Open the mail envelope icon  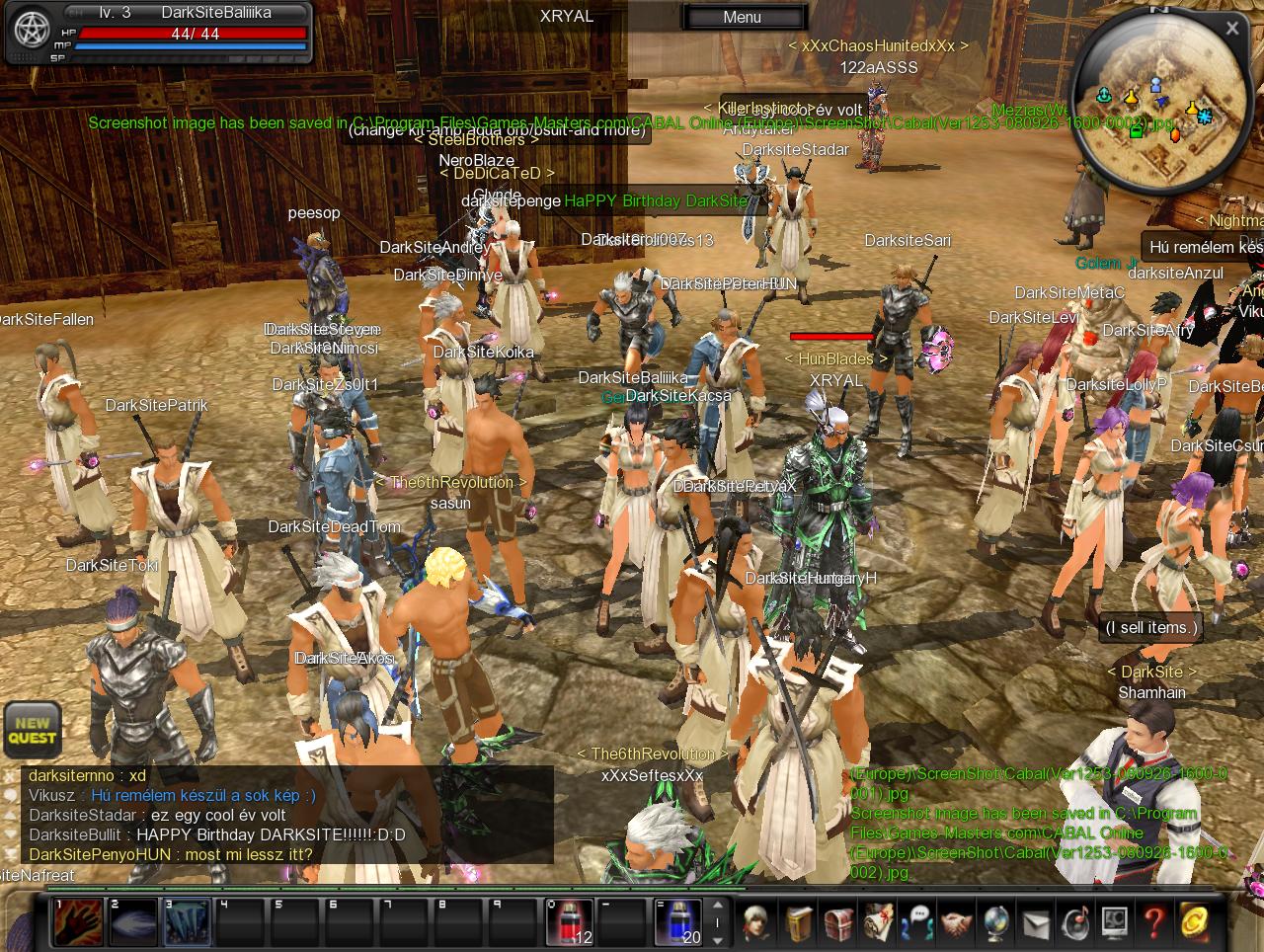point(1035,922)
